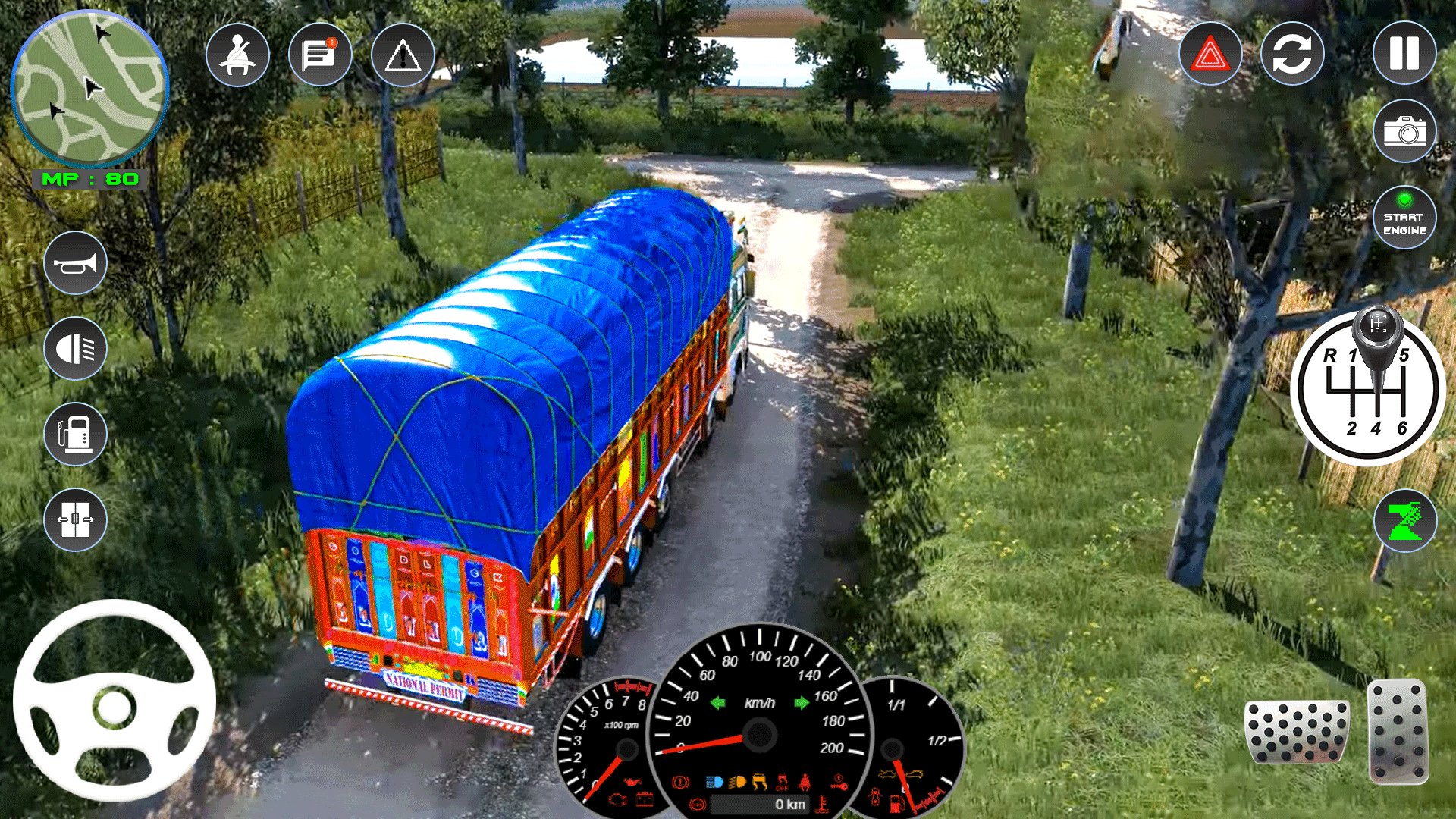This screenshot has height=819, width=1456.
Task: Pause the game
Action: [1404, 54]
